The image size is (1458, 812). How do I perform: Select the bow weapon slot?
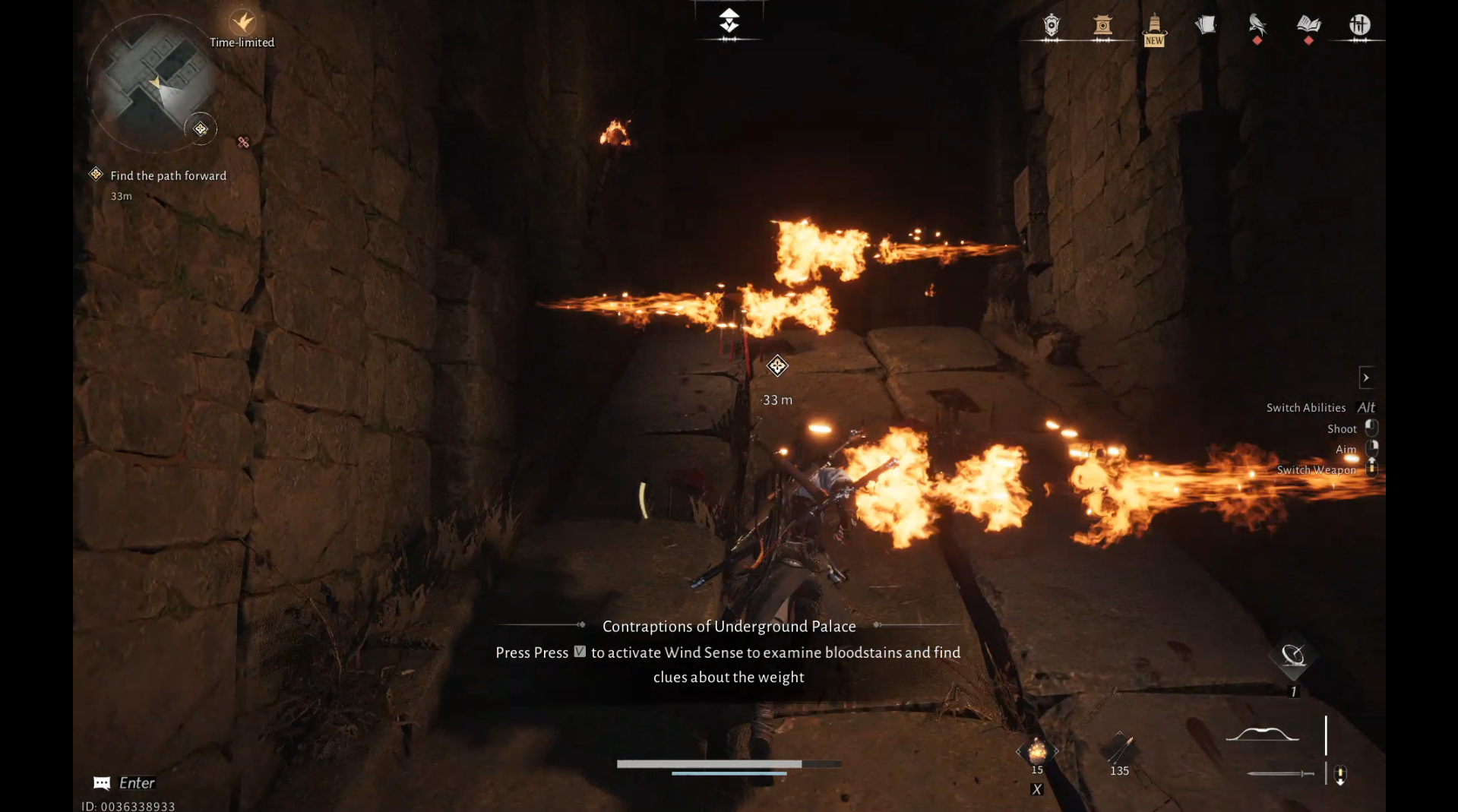[1263, 734]
